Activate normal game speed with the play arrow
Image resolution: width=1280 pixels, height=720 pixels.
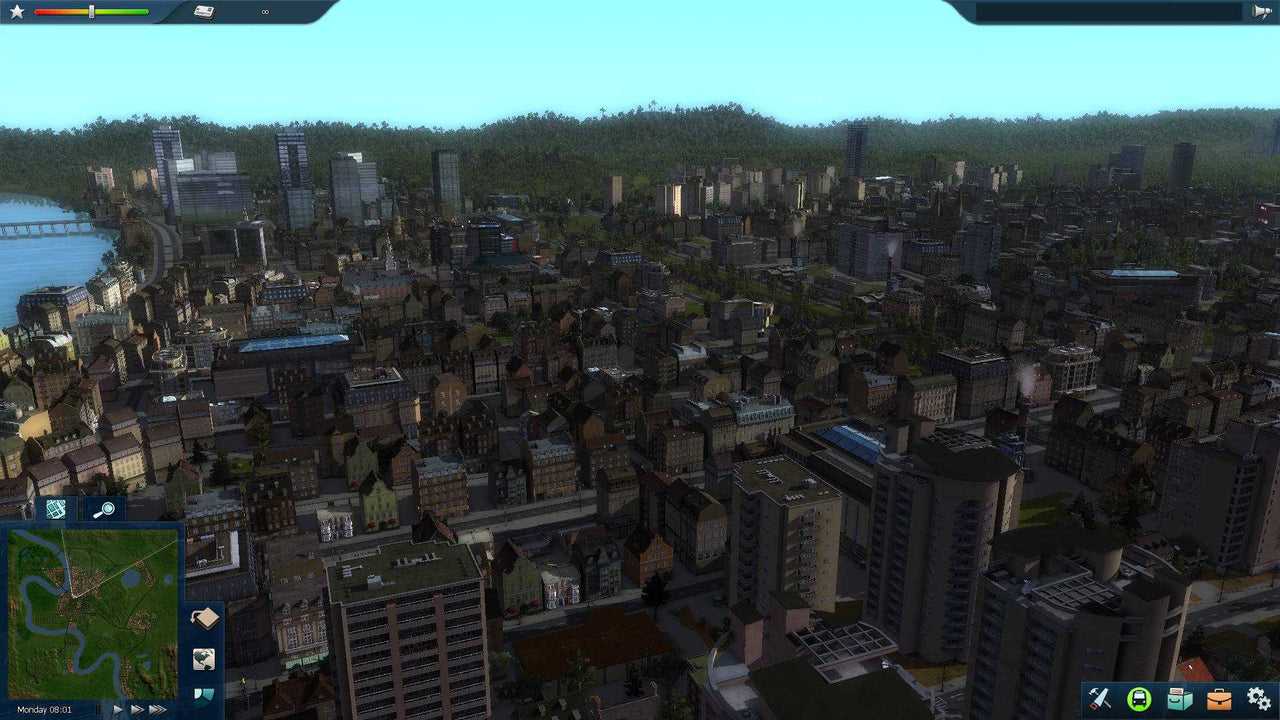(118, 709)
